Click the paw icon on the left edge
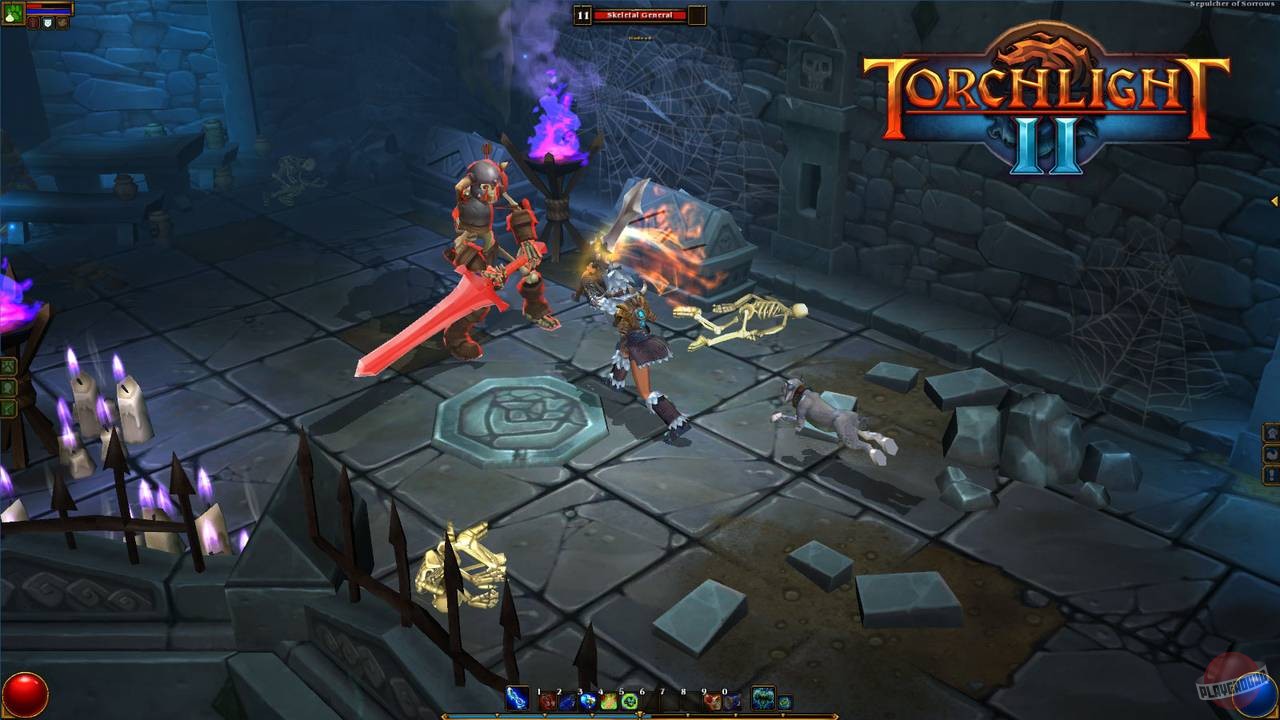The width and height of the screenshot is (1280, 720). point(7,366)
